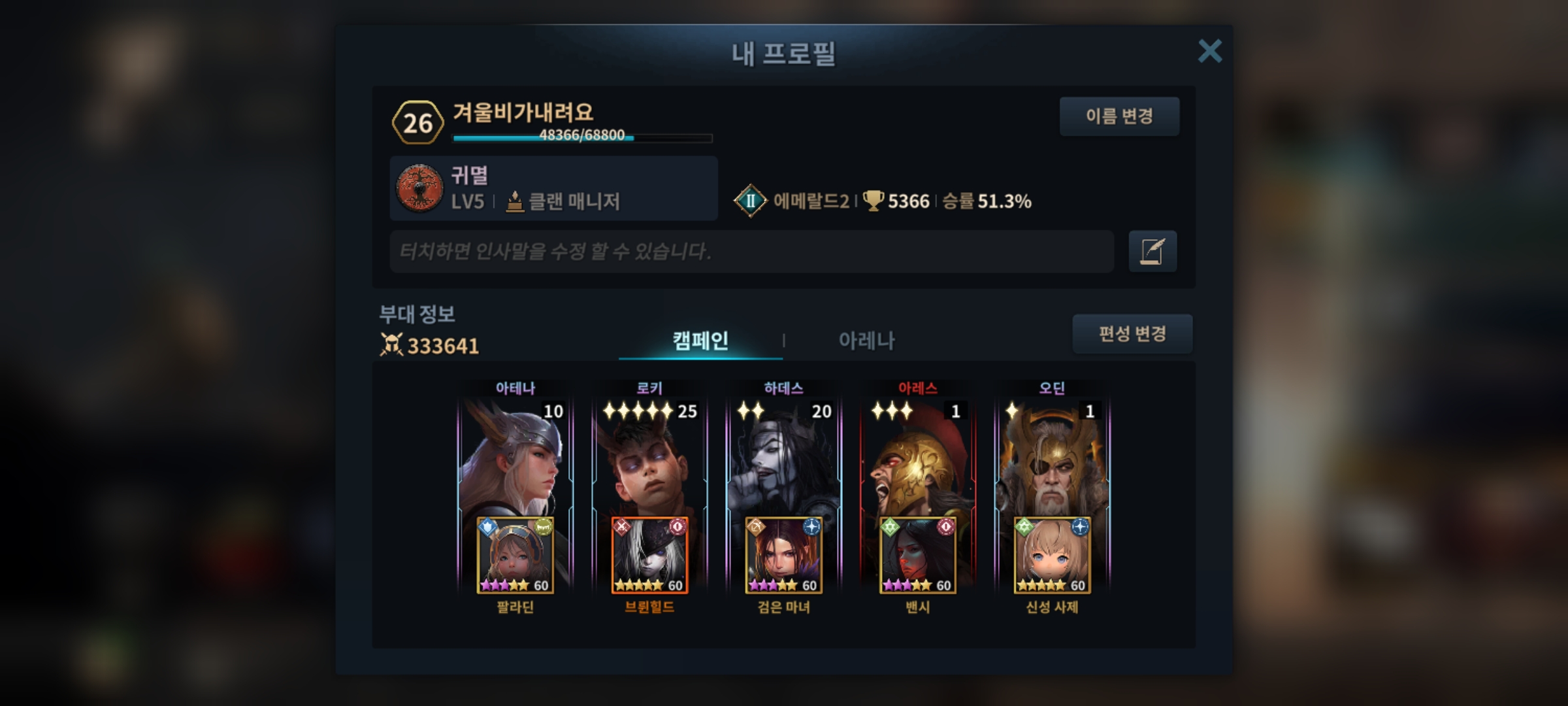The height and width of the screenshot is (706, 1568).
Task: Open the 편성 변경 formation change button
Action: 1132,334
